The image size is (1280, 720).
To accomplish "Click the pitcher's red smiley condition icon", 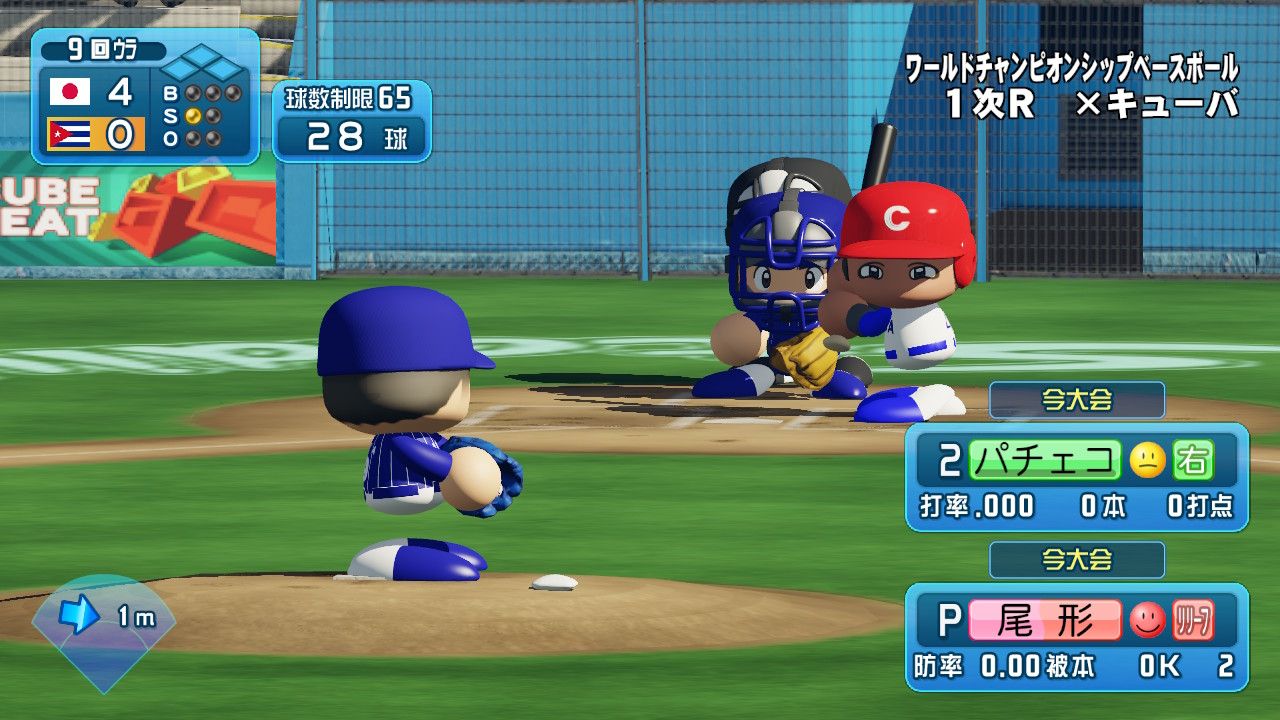I will pyautogui.click(x=1147, y=621).
